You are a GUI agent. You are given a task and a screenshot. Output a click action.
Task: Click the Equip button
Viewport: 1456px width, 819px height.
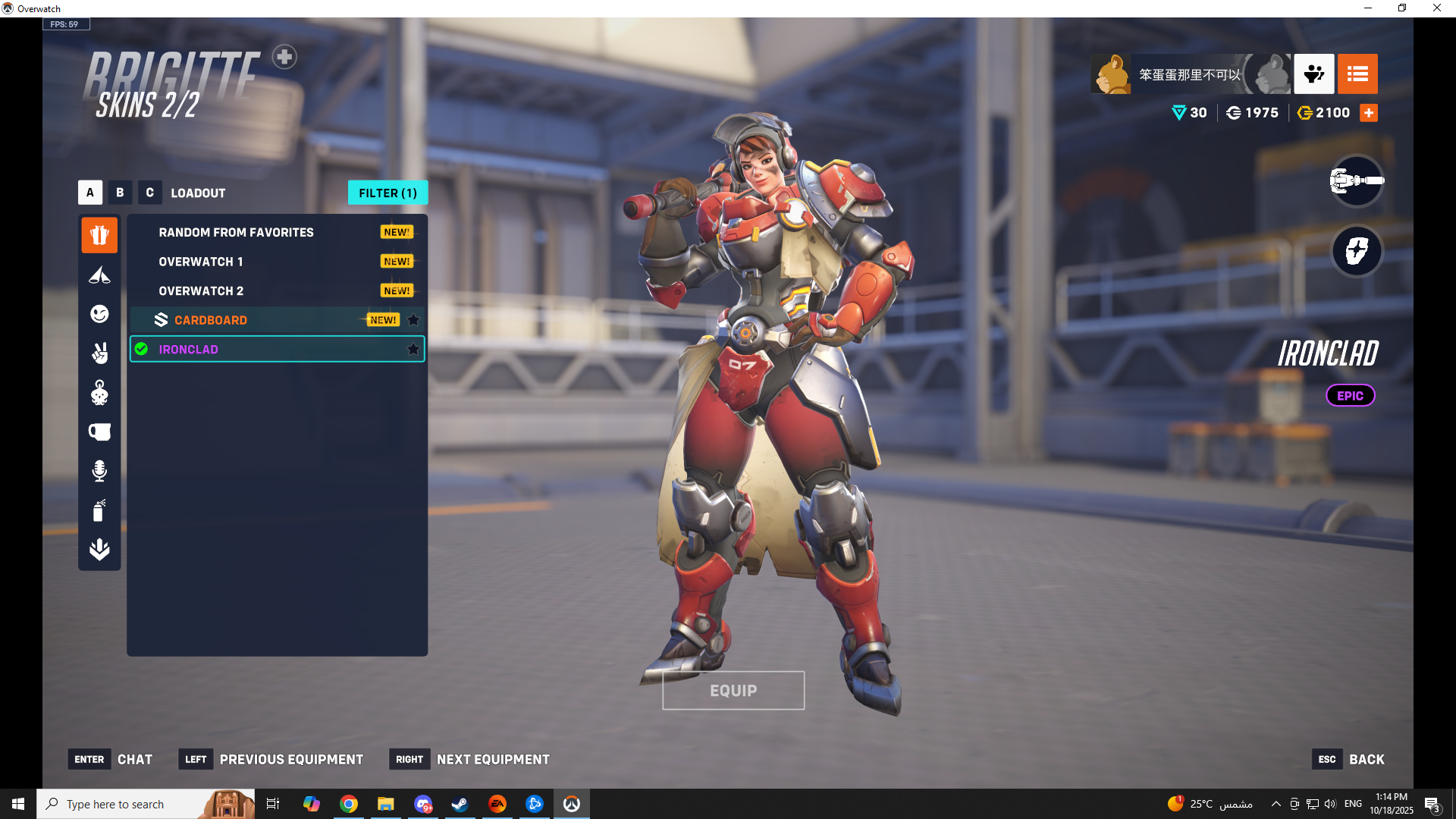[x=733, y=691]
